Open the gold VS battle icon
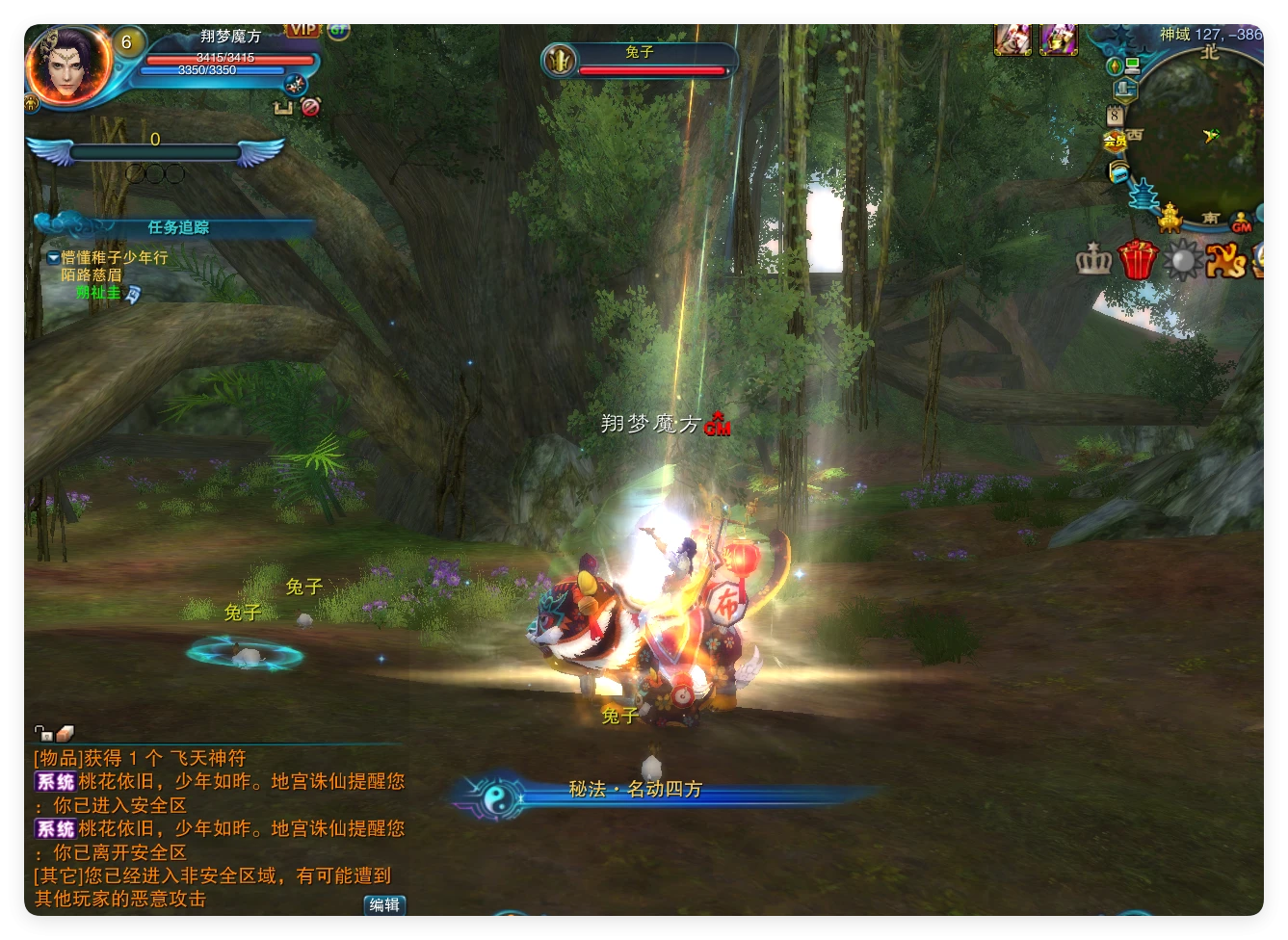1288x940 pixels. pyautogui.click(x=1225, y=259)
